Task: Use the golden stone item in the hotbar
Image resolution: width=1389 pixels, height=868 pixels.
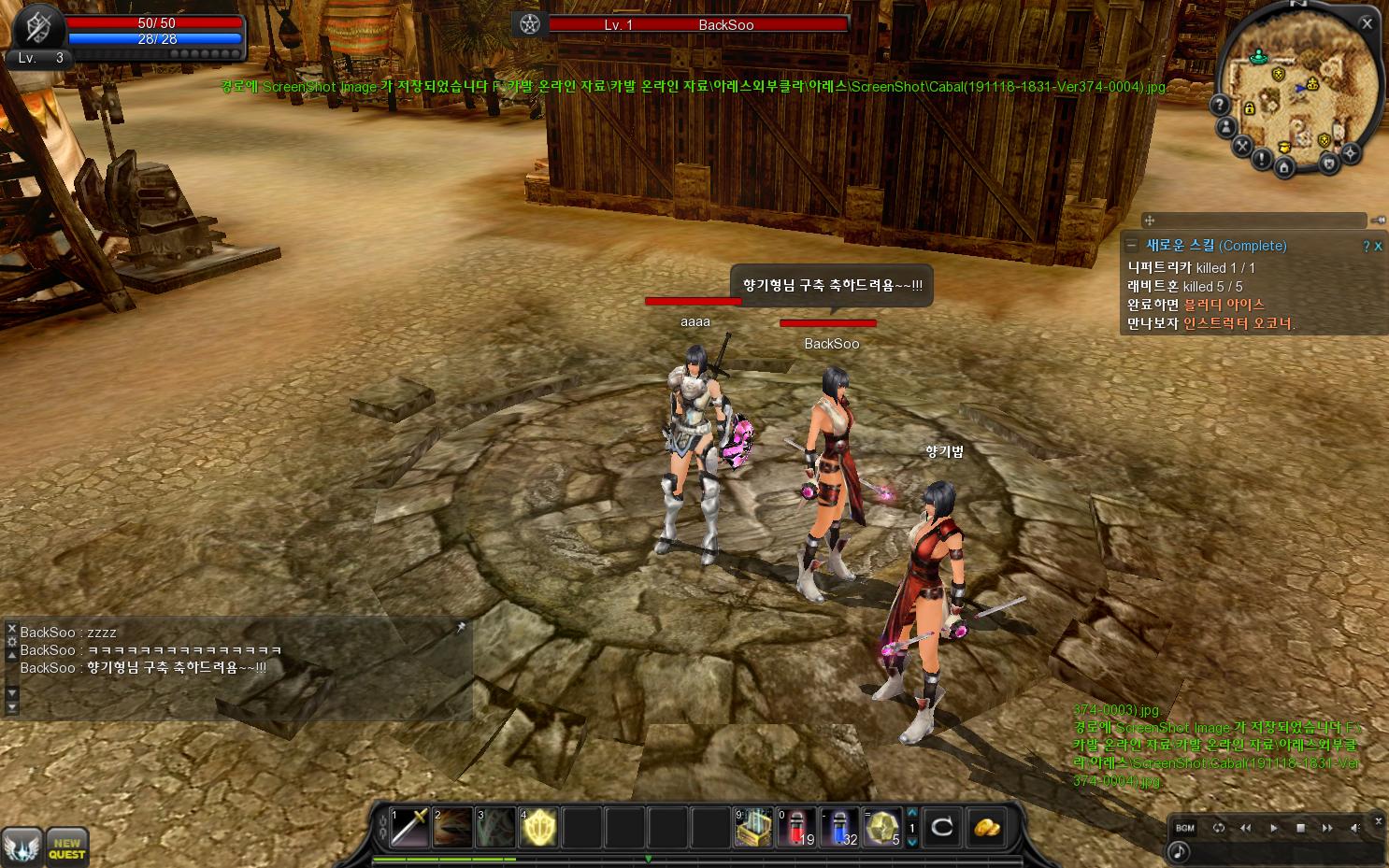Action: (x=881, y=827)
